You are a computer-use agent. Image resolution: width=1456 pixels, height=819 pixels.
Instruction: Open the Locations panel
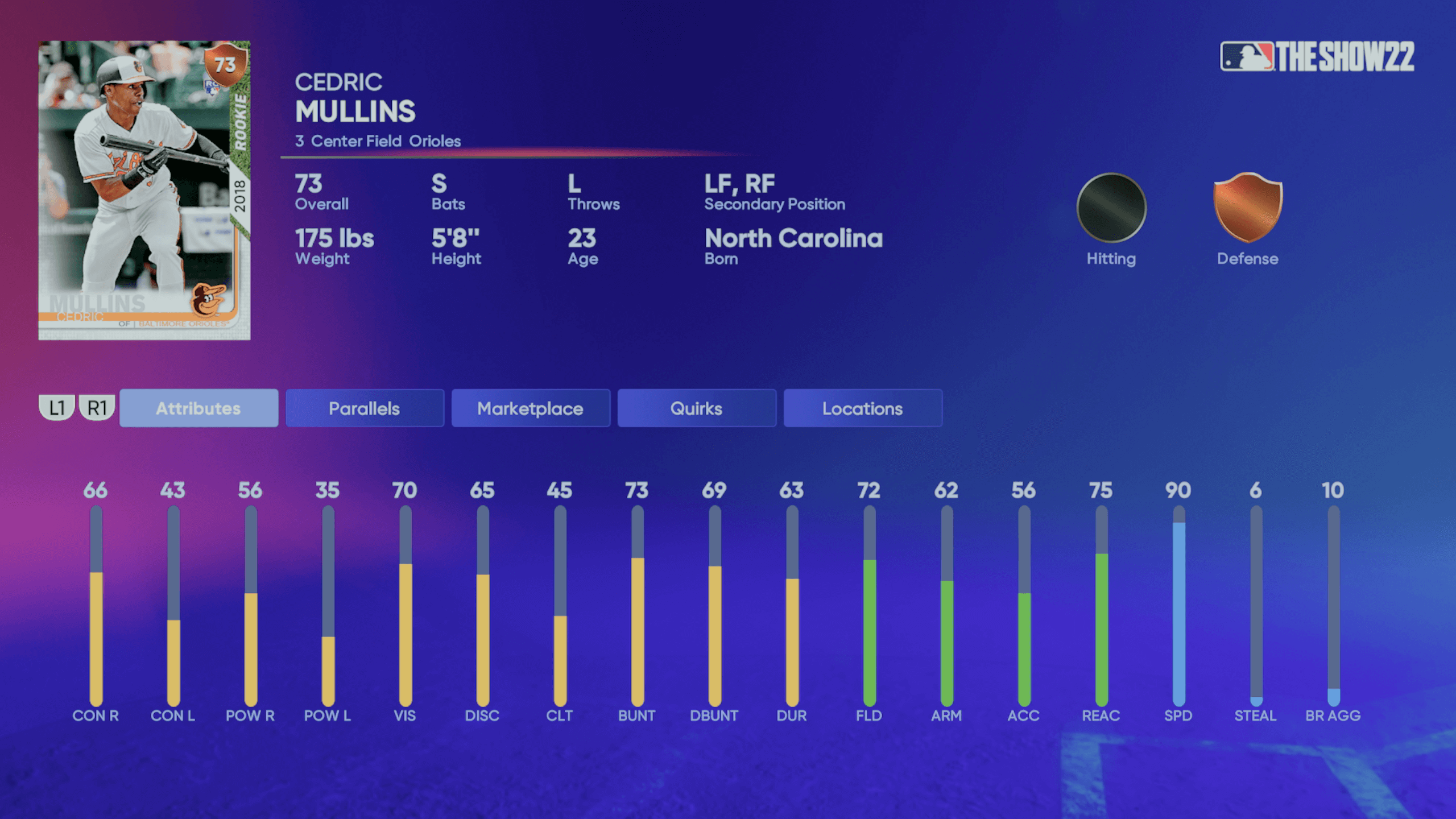coord(862,408)
